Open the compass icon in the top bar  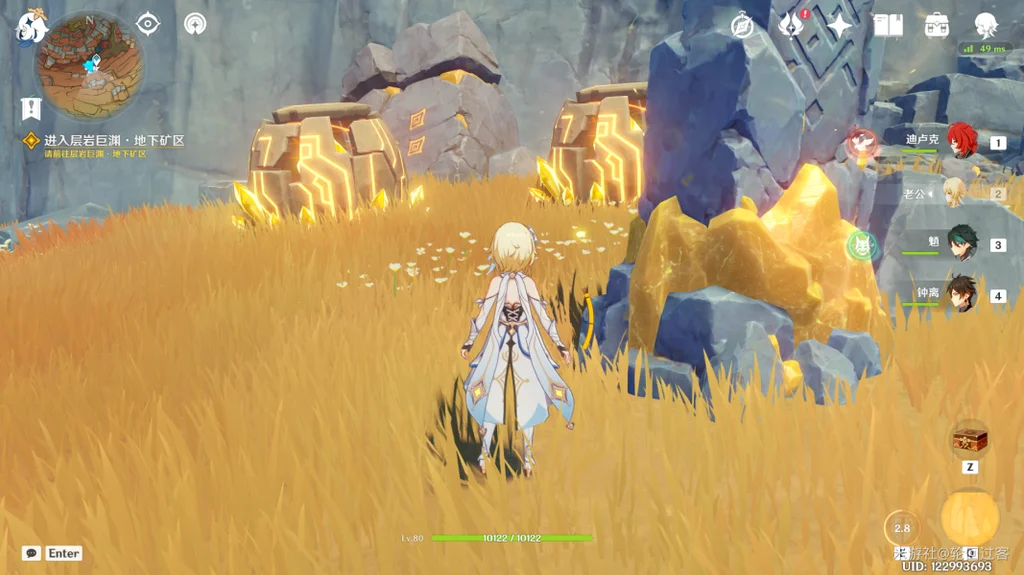click(x=742, y=26)
